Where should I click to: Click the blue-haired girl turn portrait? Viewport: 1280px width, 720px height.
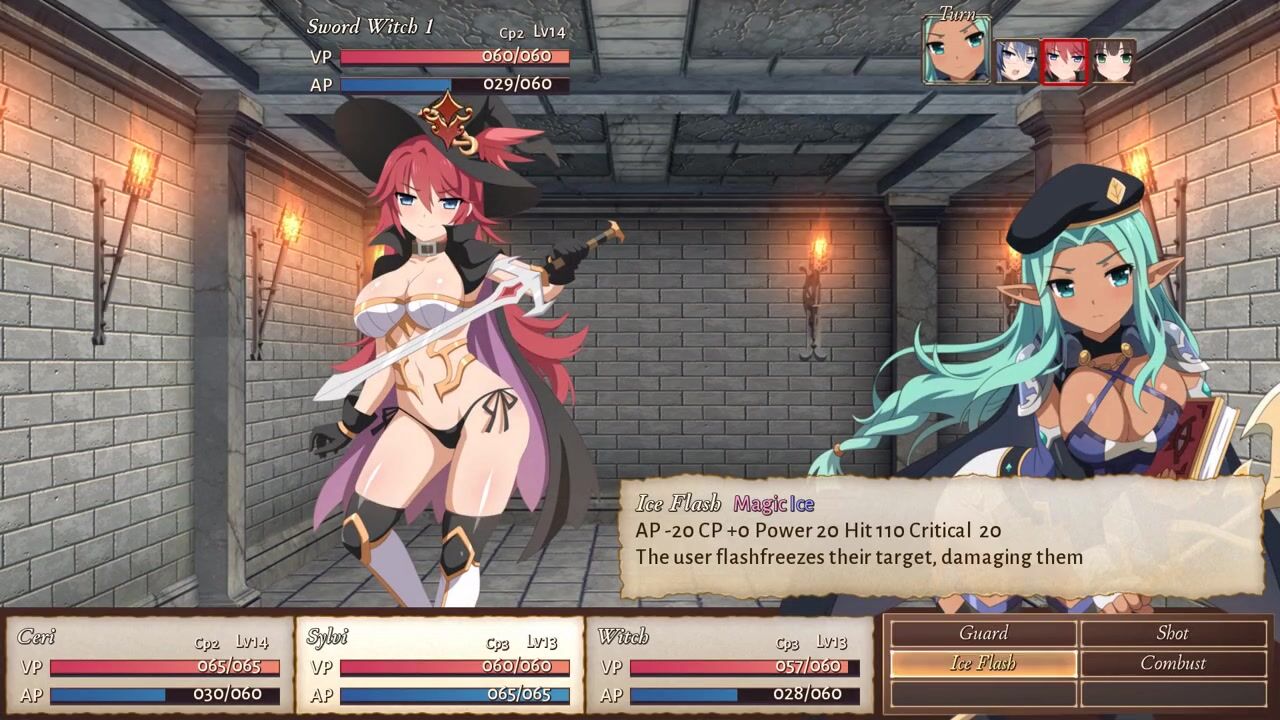1017,61
